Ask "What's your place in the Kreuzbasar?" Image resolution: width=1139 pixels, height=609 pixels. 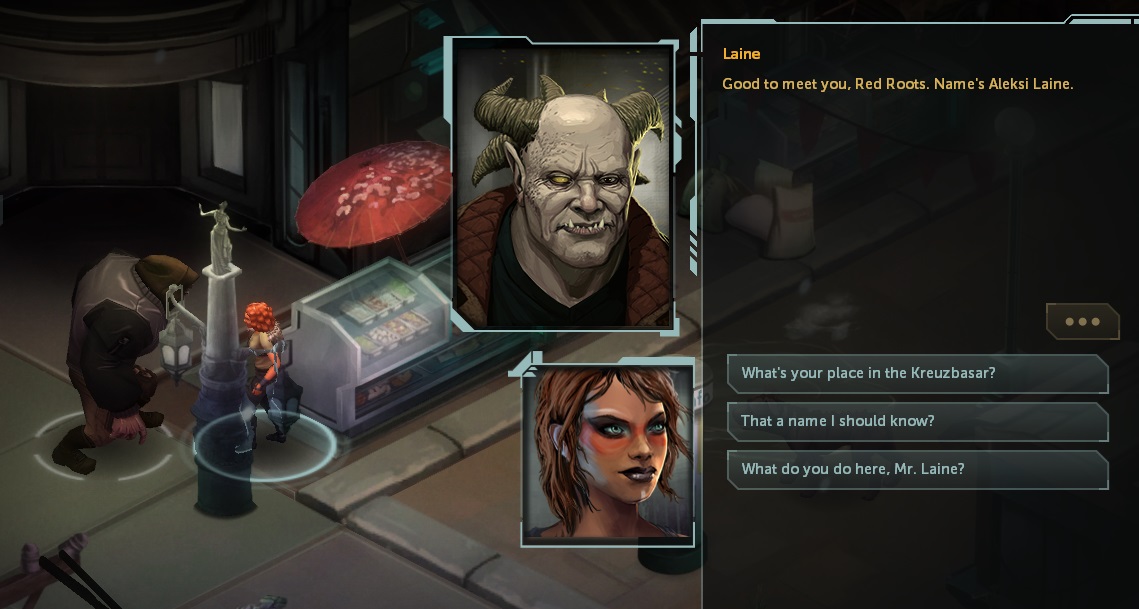tap(917, 373)
